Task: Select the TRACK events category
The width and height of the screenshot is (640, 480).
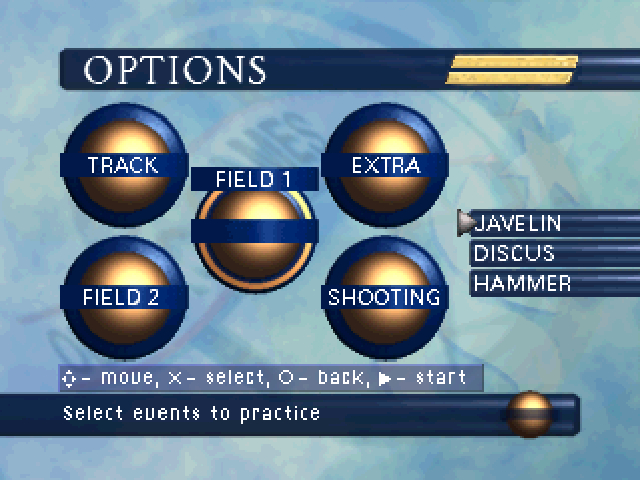Action: pyautogui.click(x=123, y=165)
